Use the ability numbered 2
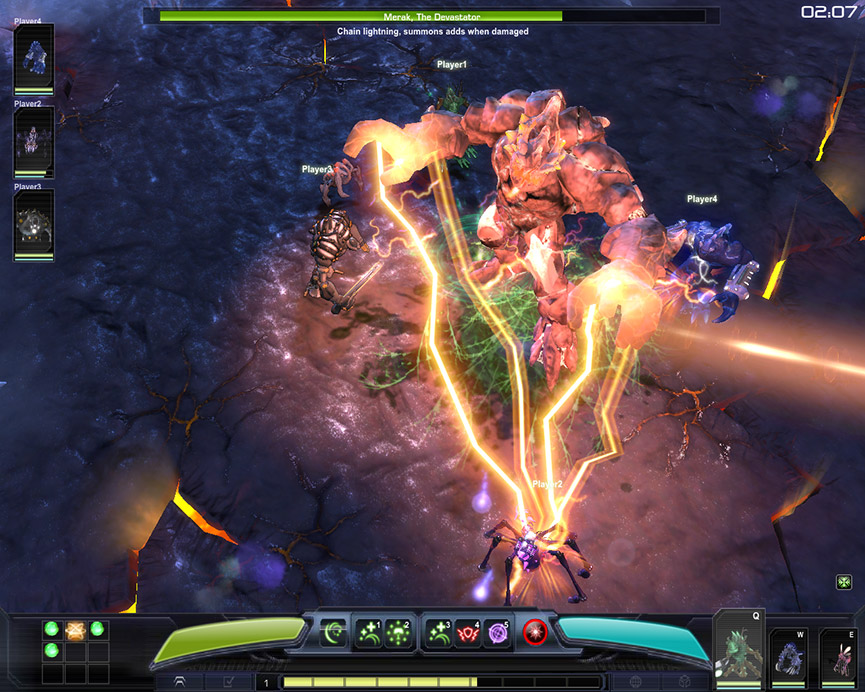The image size is (865, 692). coord(397,632)
